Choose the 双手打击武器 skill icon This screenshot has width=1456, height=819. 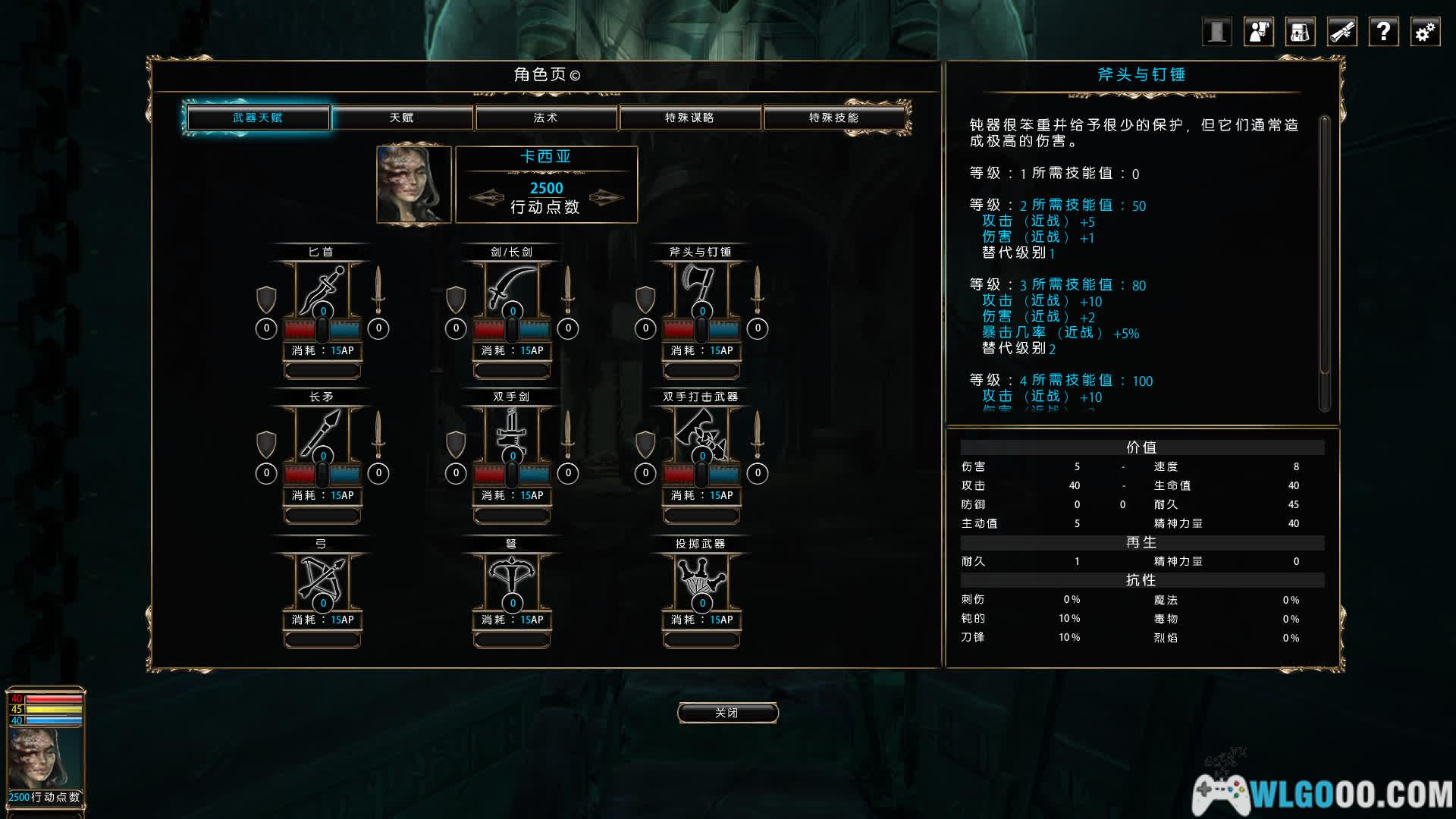coord(701,433)
